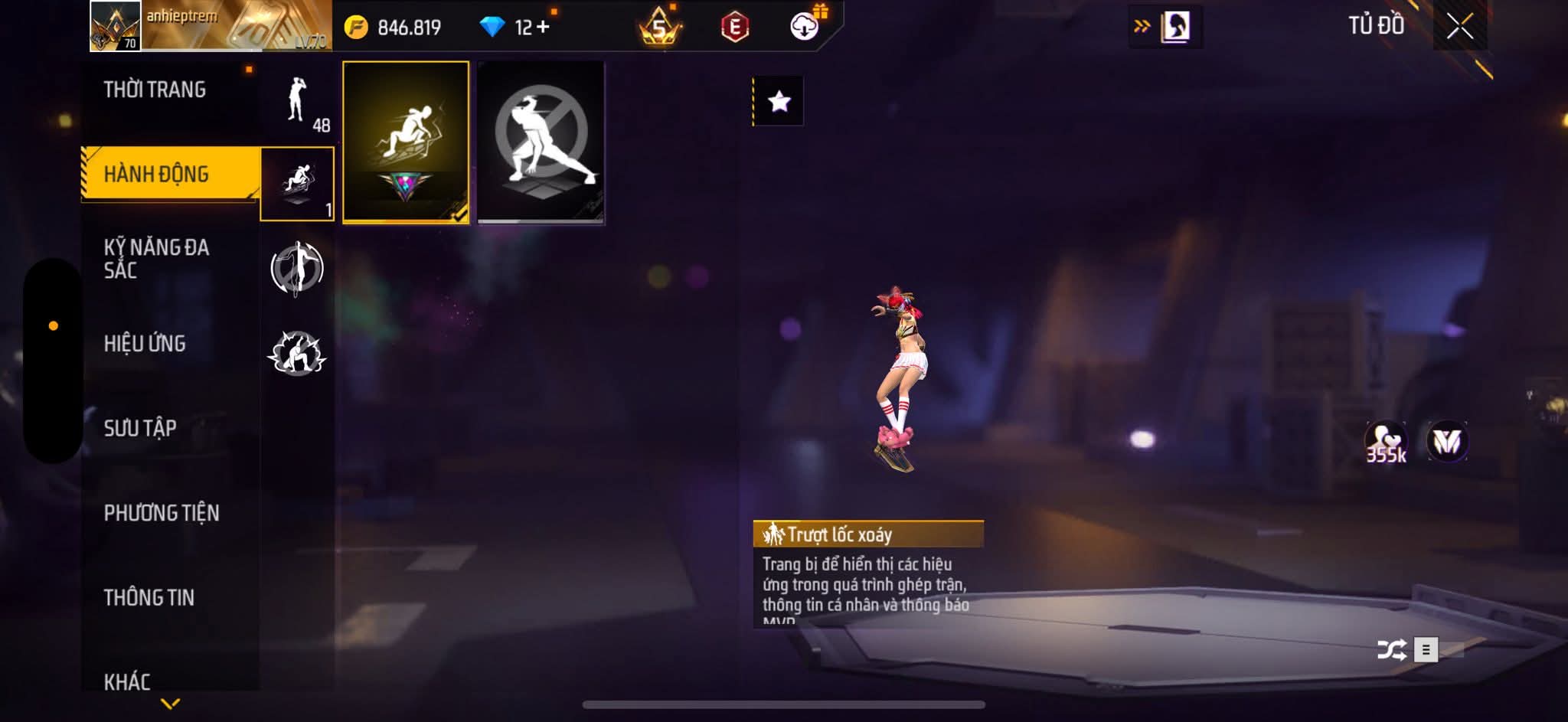Open the Hiệu Ứng category
Viewport: 1568px width, 722px height.
145,343
